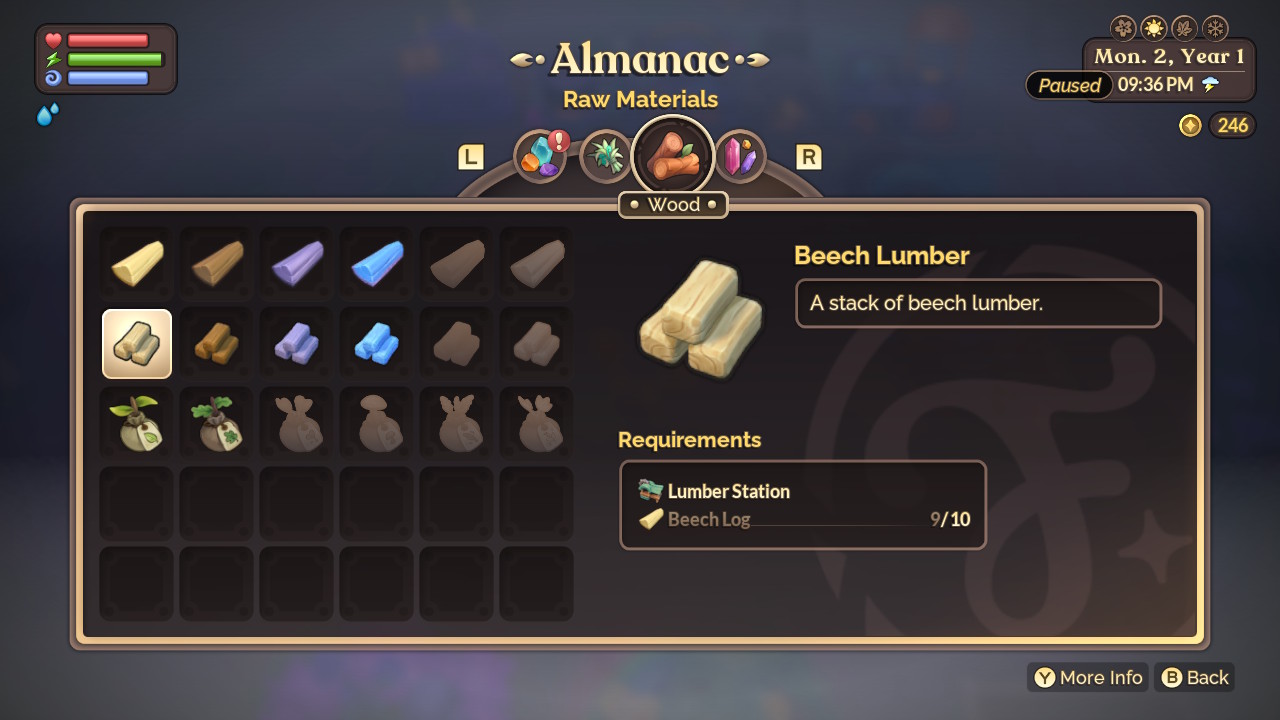
Task: Select the blue lumber stack entry
Action: 375,343
